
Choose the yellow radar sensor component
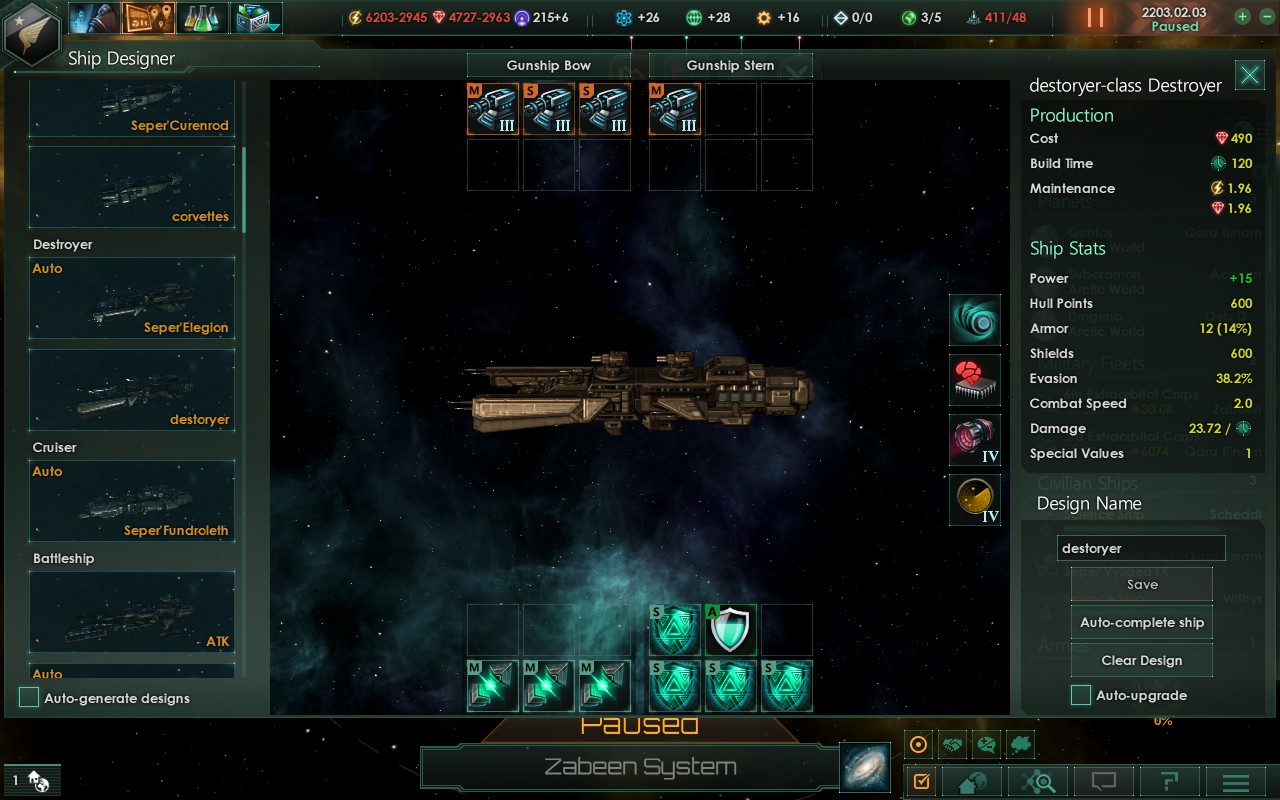tap(975, 500)
